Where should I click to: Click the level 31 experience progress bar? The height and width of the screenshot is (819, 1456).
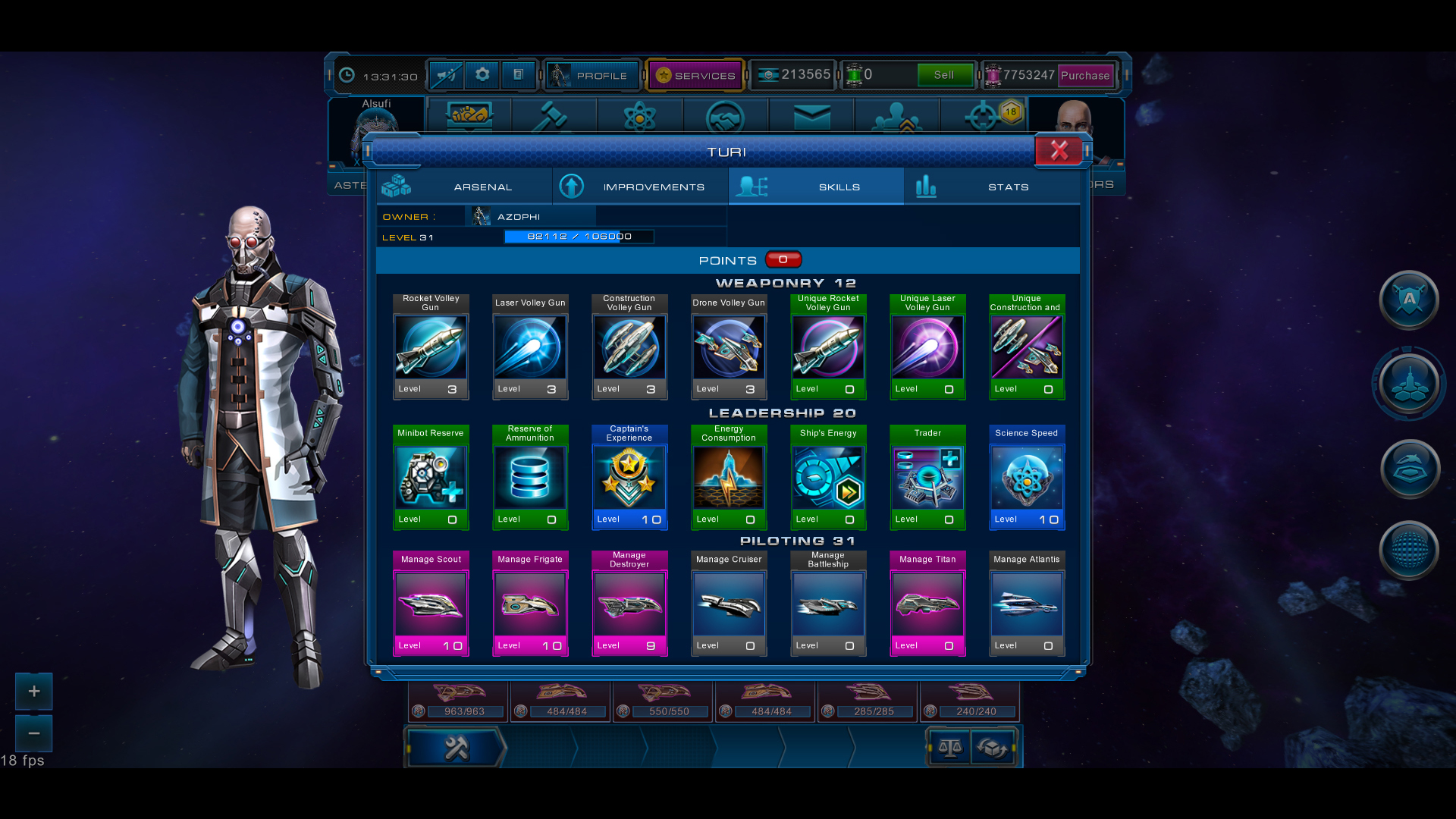coord(579,236)
